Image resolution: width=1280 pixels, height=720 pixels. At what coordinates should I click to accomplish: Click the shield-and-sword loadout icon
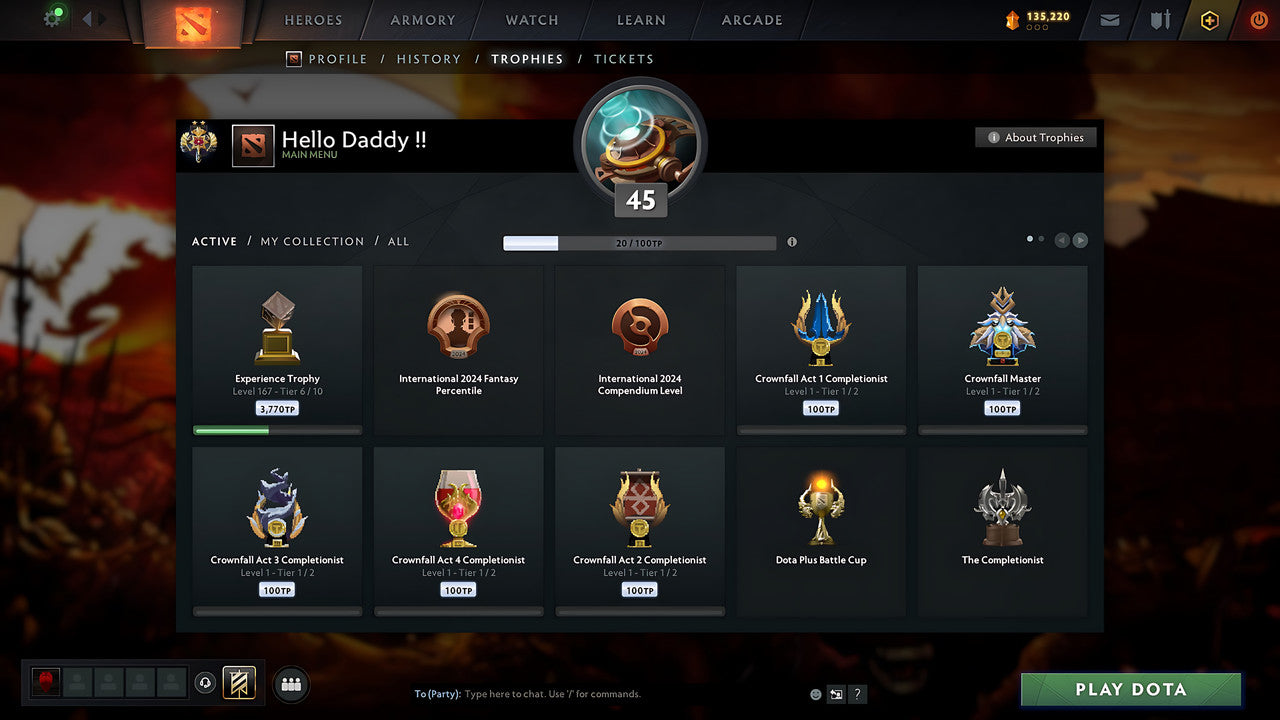[x=1158, y=20]
